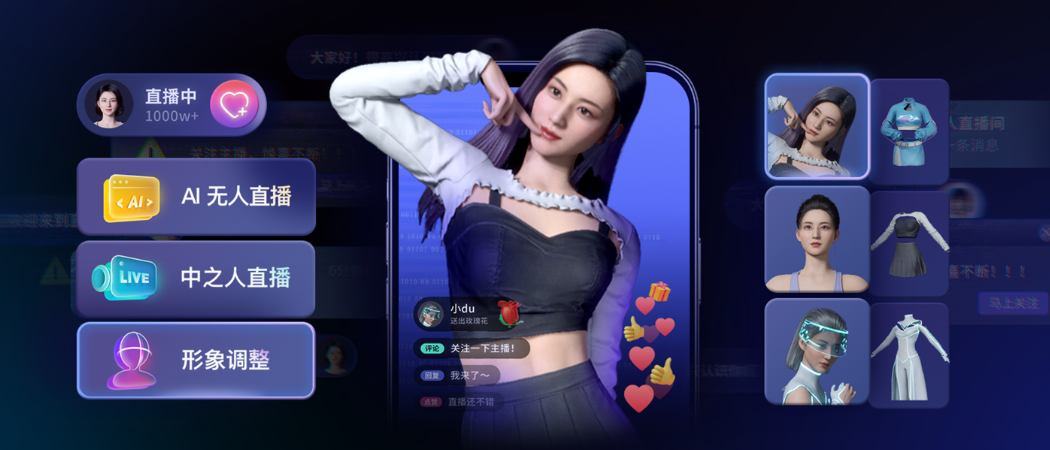
Task: Choose the short-hair bun avatar thumbnail
Action: [816, 239]
